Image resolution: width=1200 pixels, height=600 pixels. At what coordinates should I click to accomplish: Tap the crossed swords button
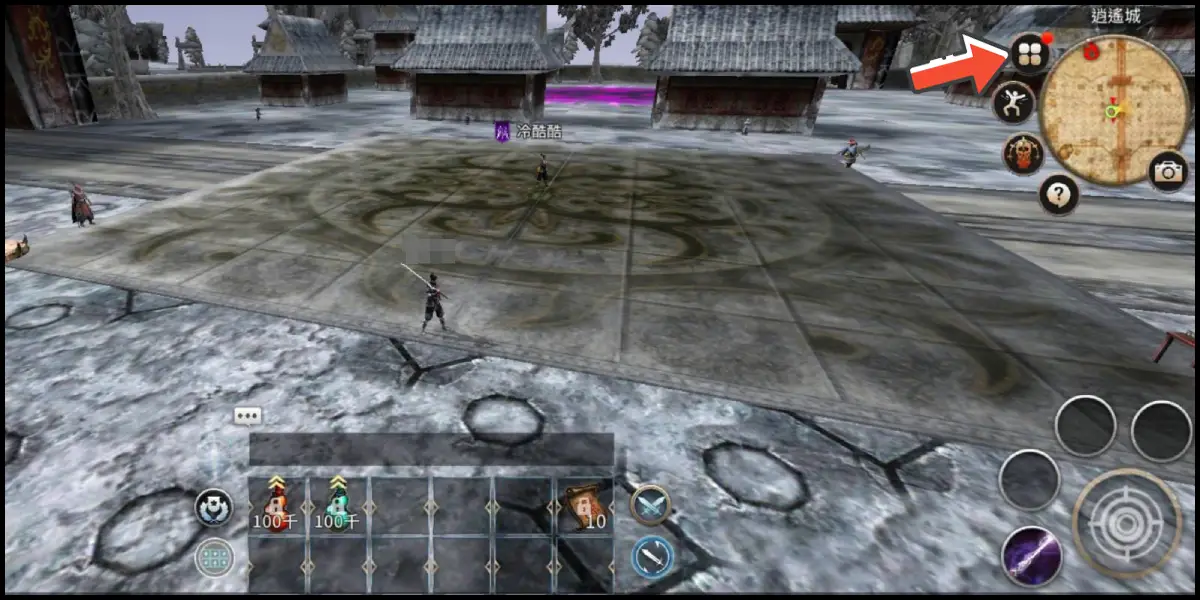tap(651, 504)
